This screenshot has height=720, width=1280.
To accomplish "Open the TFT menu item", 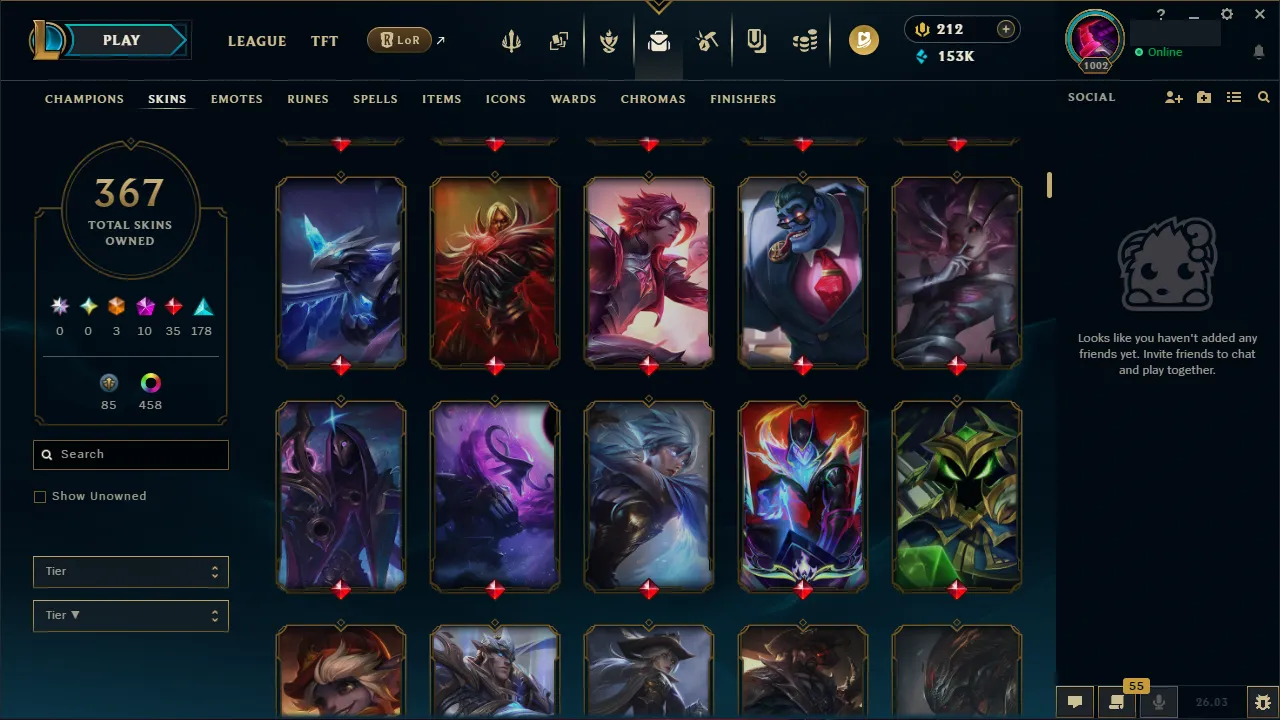I will (x=324, y=41).
